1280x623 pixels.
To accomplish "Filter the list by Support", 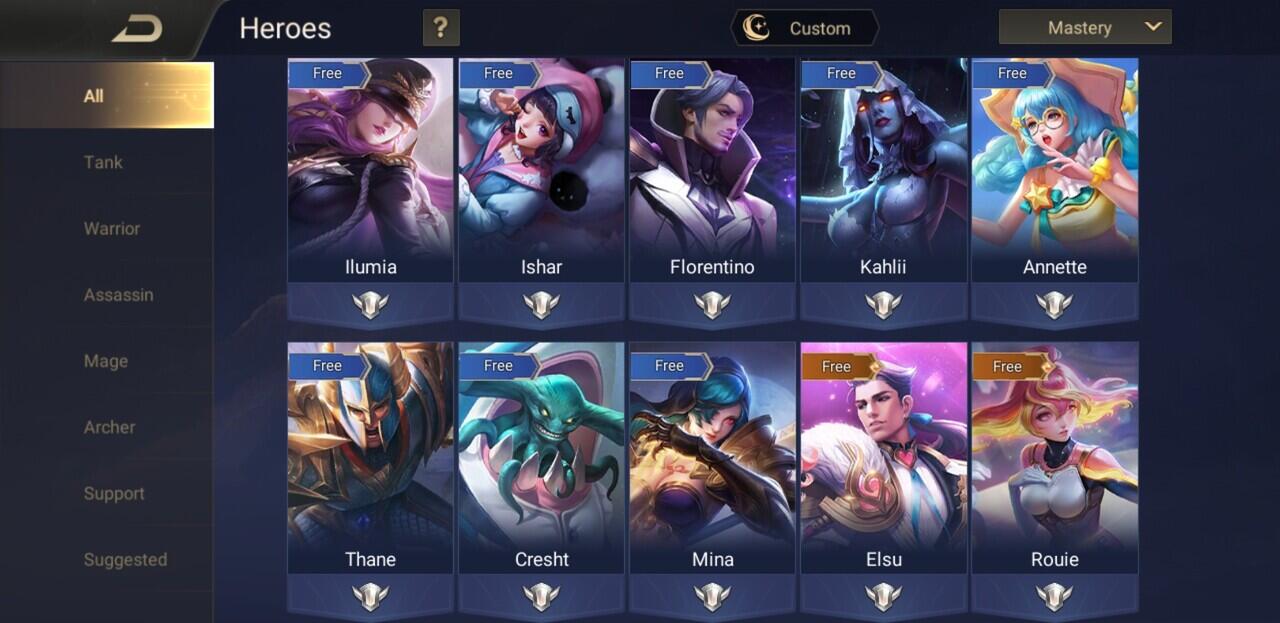I will tap(114, 493).
